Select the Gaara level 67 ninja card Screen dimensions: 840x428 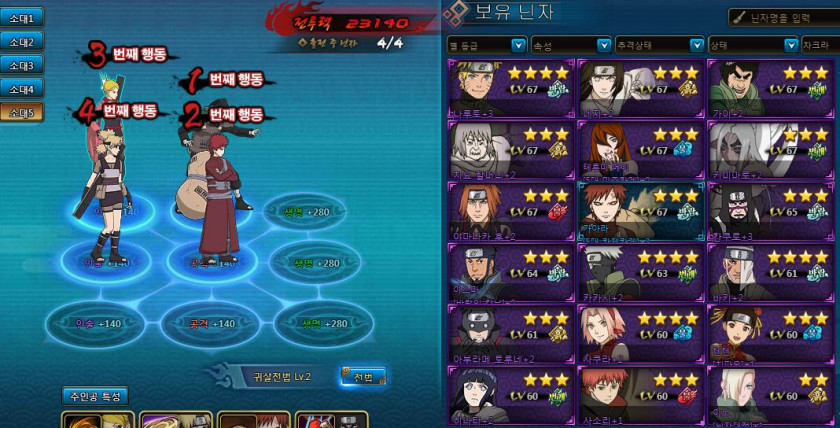tap(641, 212)
